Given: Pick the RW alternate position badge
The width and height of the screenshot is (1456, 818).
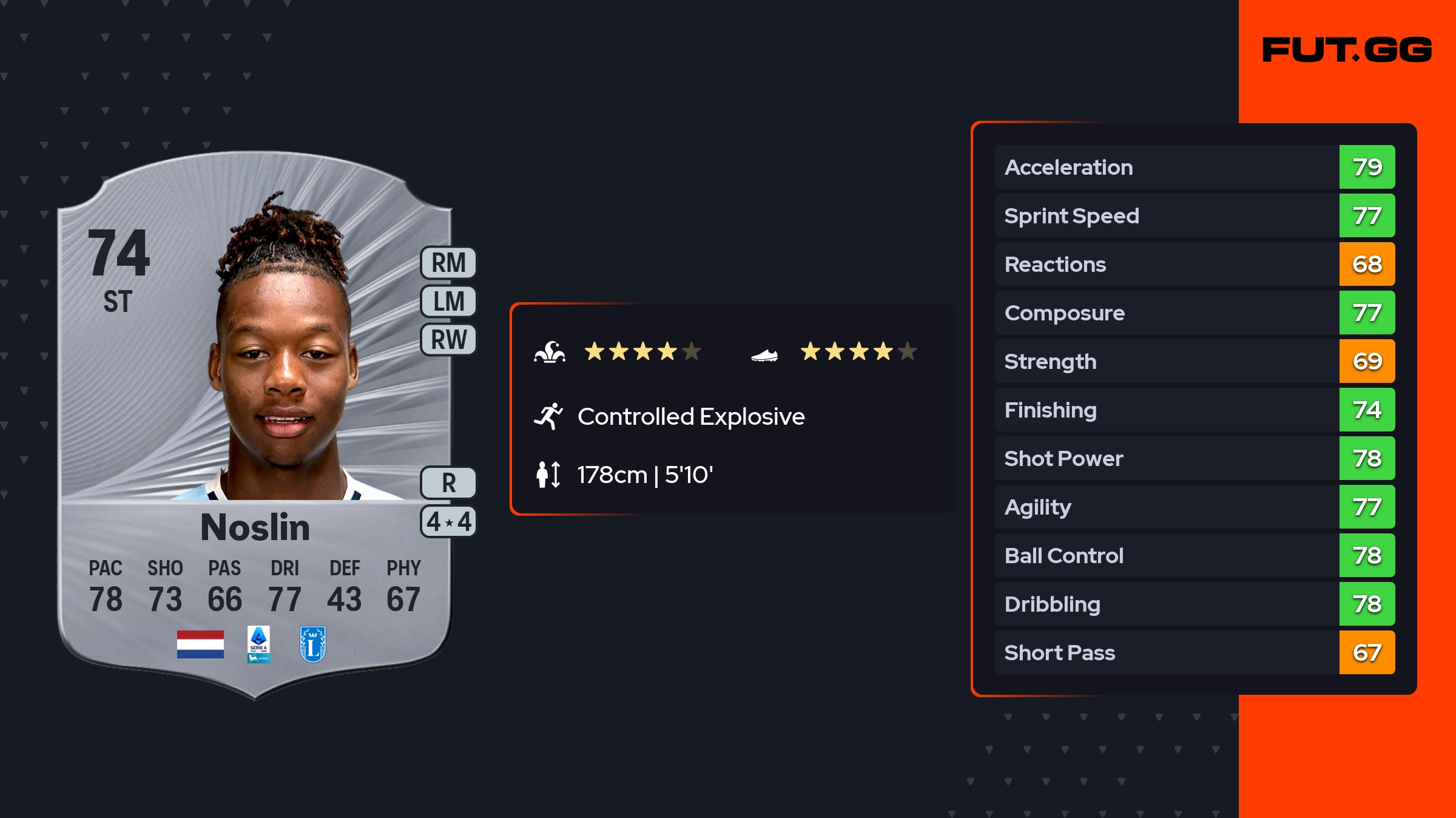Looking at the screenshot, I should [448, 339].
